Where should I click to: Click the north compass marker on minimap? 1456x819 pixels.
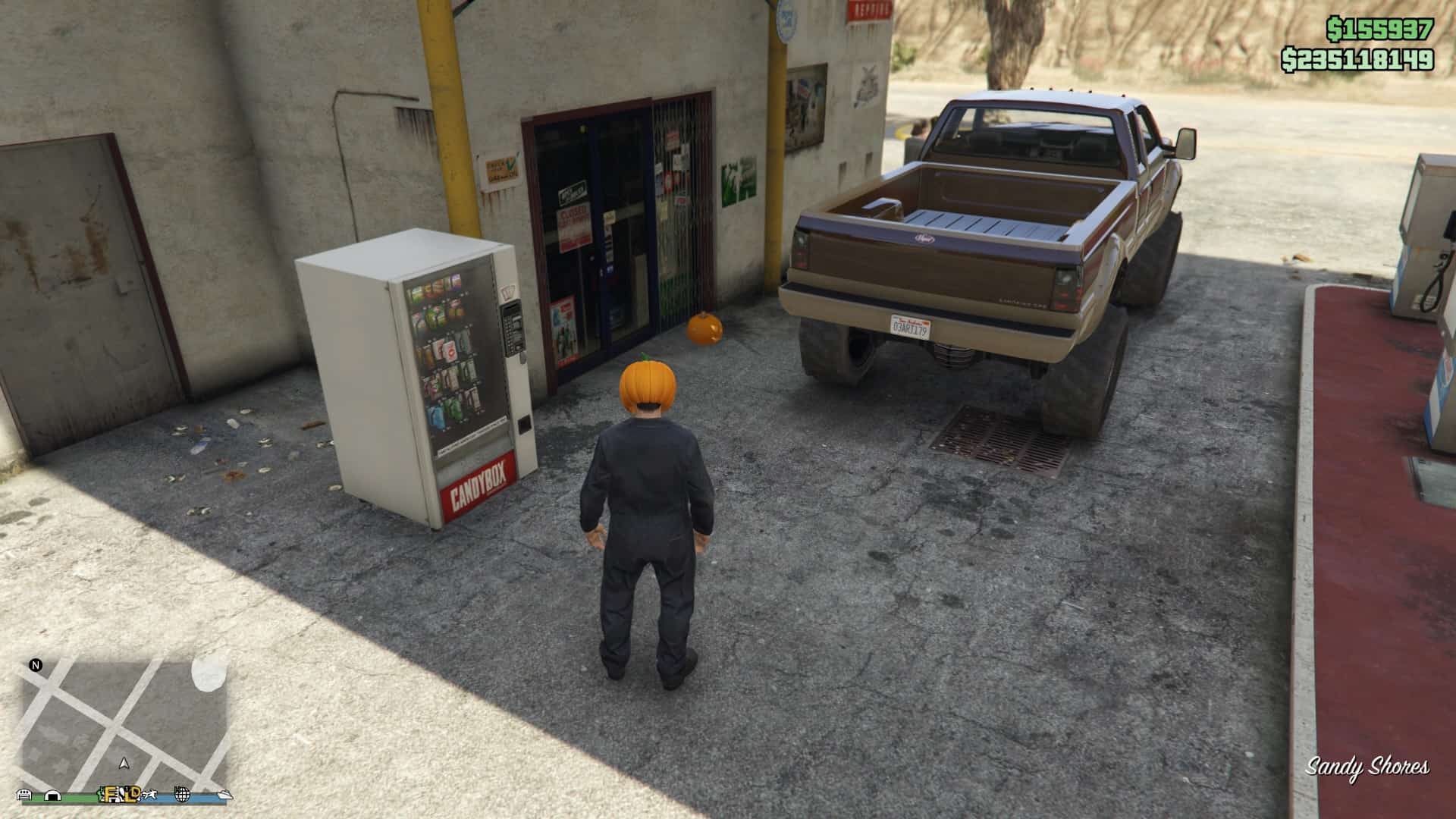point(35,666)
